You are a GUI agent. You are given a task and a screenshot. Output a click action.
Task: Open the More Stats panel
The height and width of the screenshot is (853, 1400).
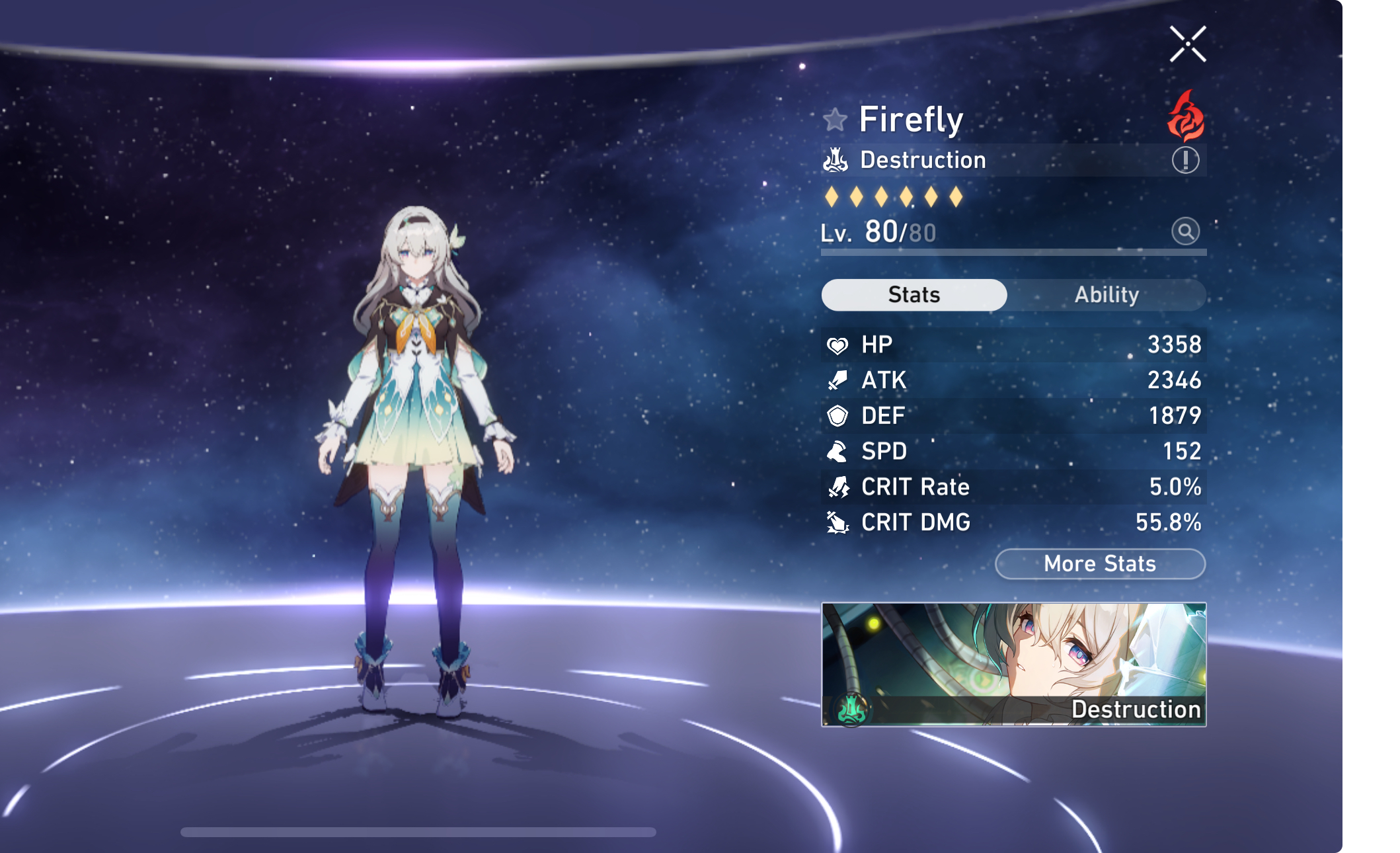point(1099,563)
